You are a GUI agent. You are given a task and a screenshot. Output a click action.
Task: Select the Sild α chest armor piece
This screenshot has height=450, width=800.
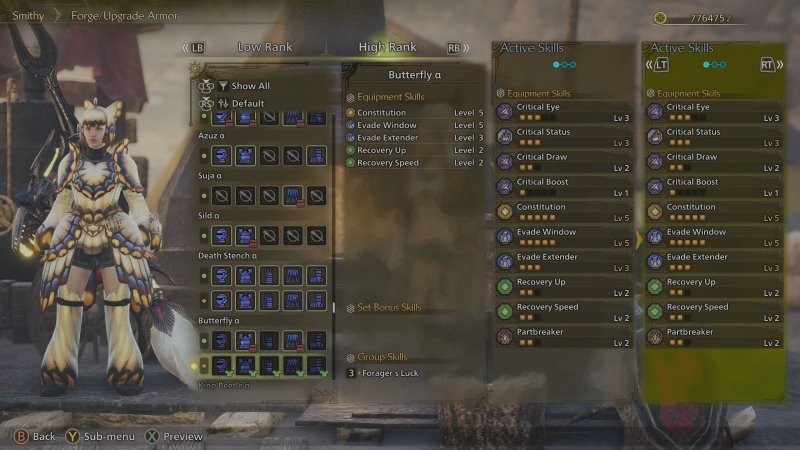tap(245, 235)
